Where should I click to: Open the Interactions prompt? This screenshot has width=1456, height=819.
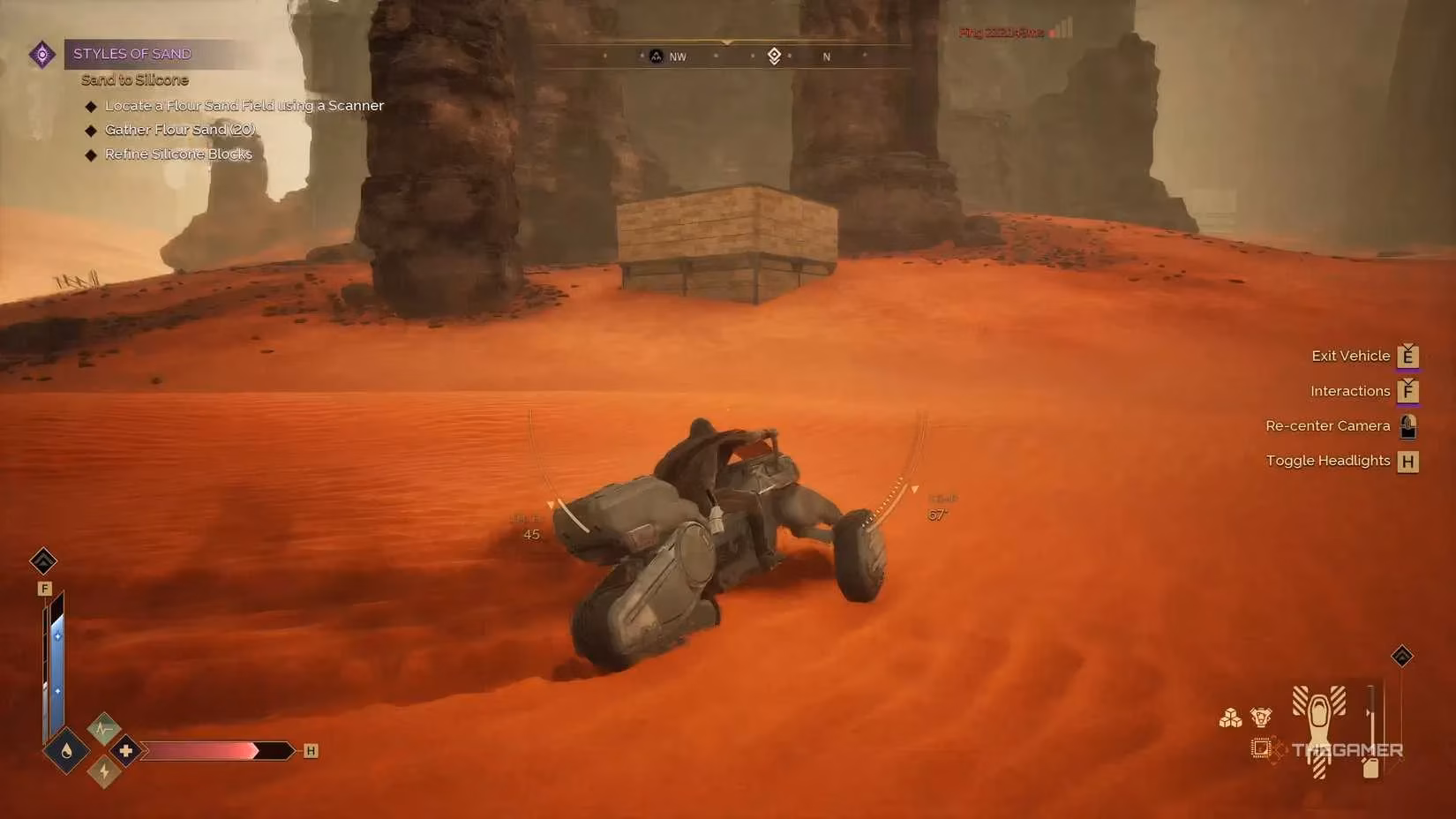(x=1350, y=390)
